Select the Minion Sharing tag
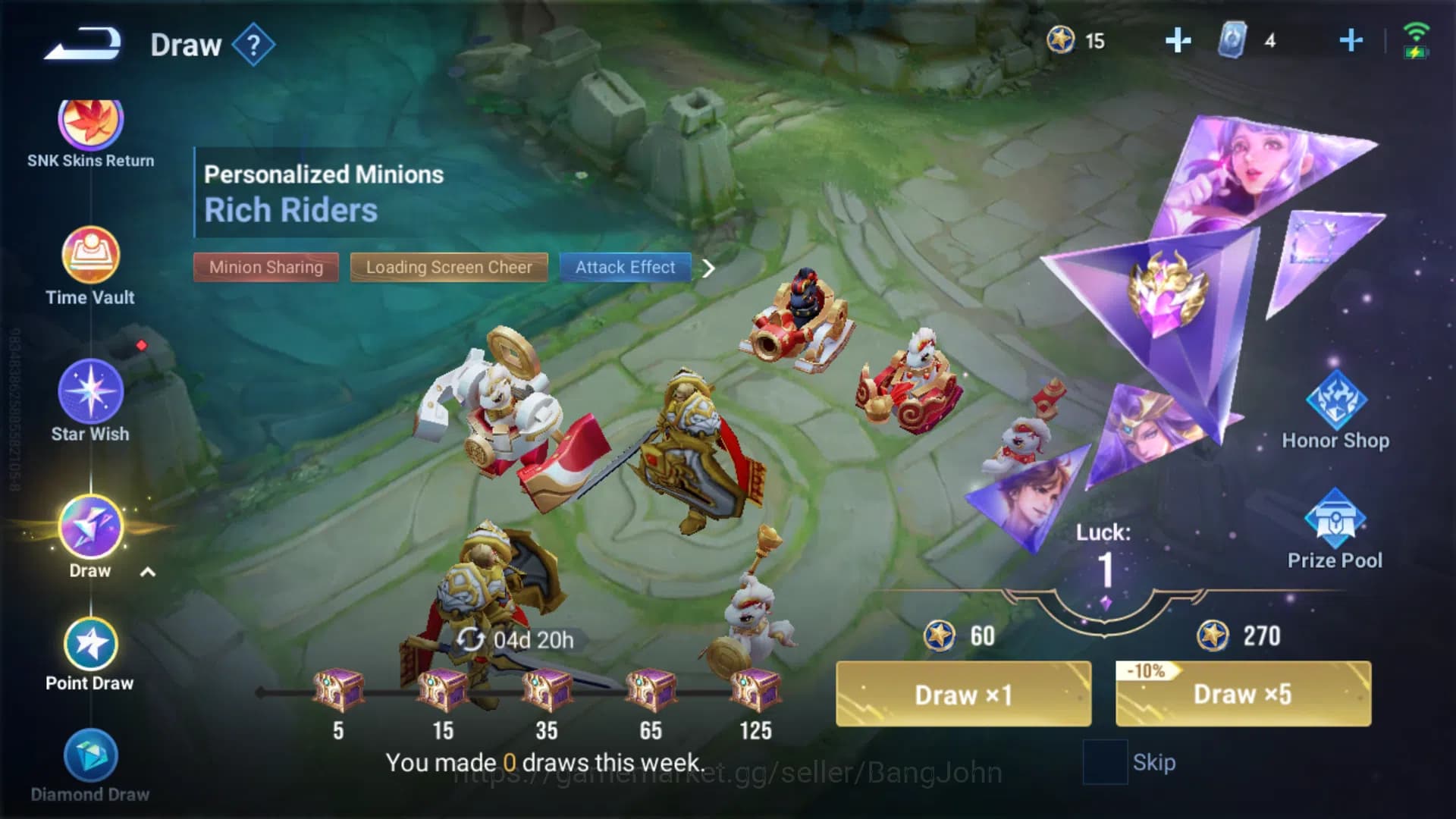This screenshot has height=819, width=1456. [265, 268]
